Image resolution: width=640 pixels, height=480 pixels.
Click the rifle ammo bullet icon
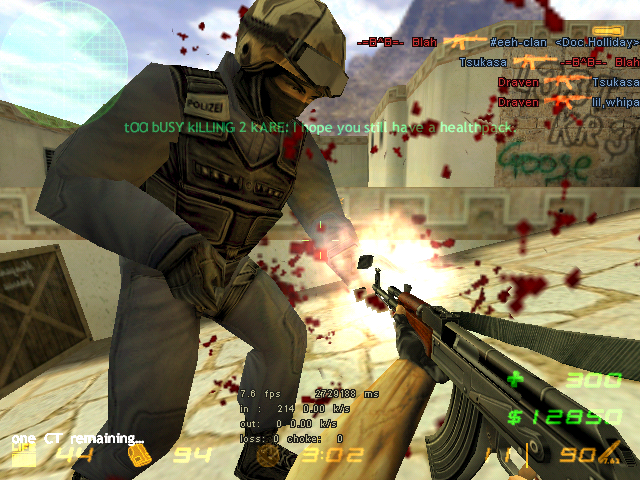coord(609,457)
